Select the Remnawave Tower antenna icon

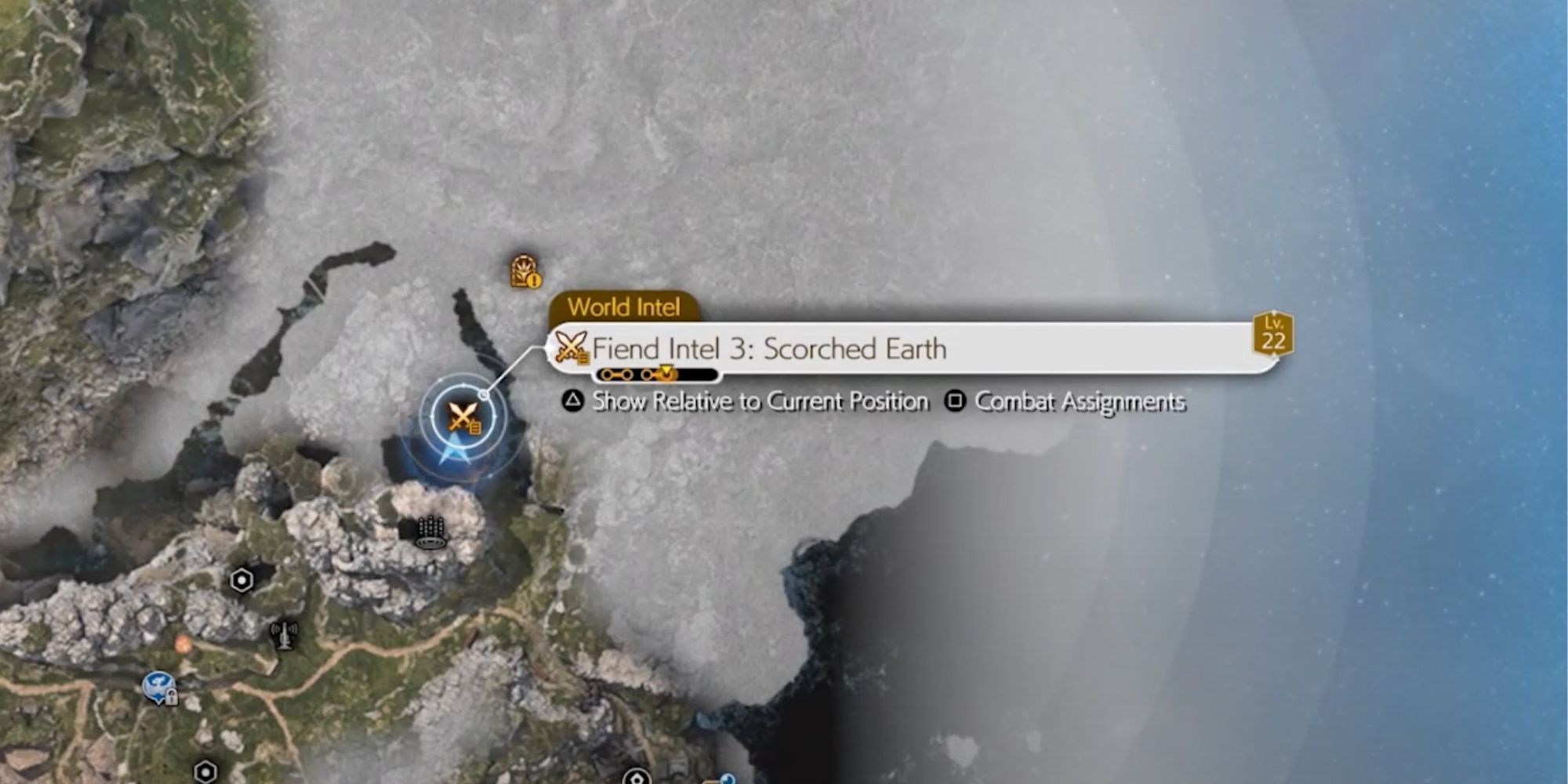[284, 636]
